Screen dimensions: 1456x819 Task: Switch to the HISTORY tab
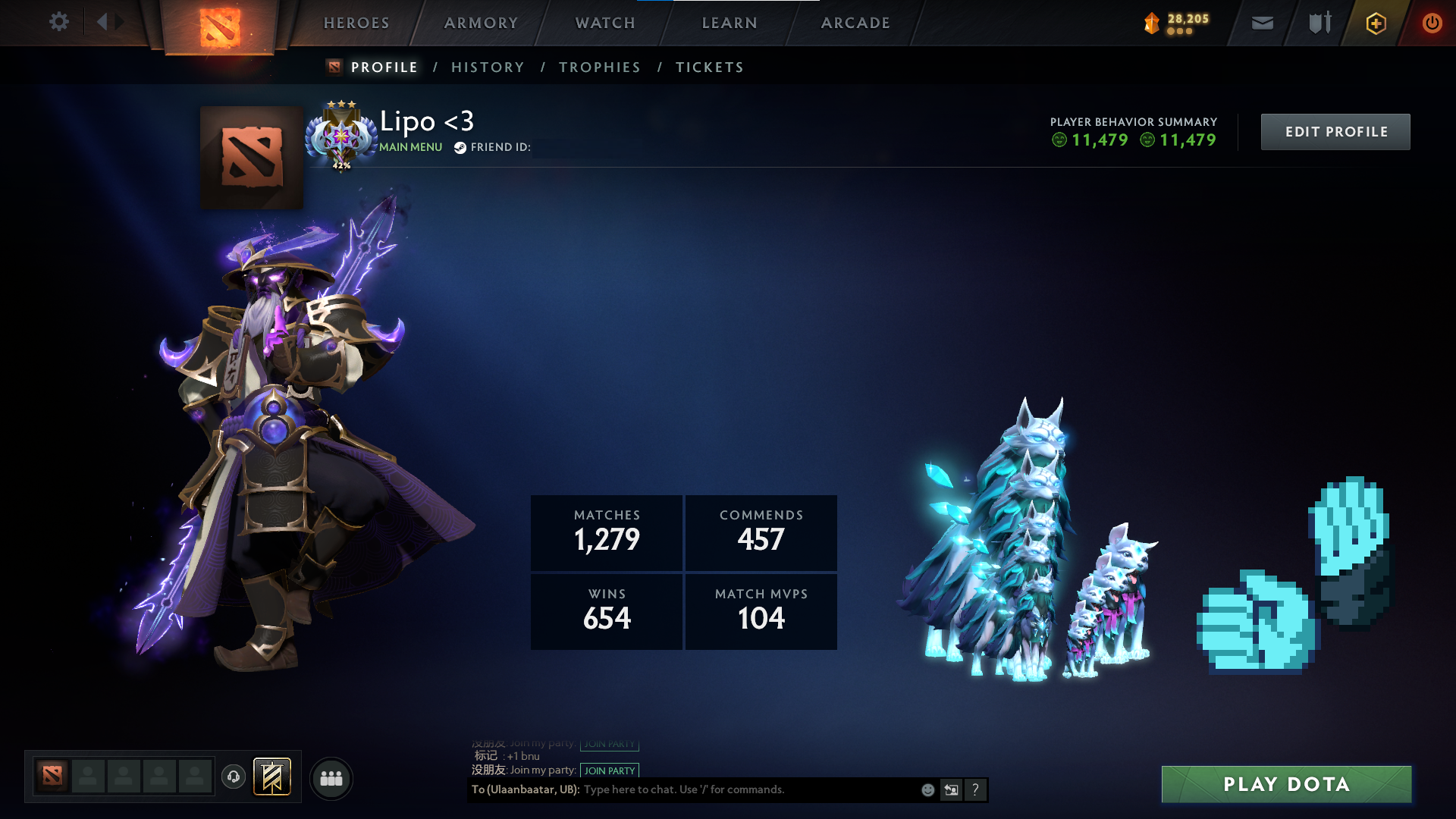[x=487, y=67]
